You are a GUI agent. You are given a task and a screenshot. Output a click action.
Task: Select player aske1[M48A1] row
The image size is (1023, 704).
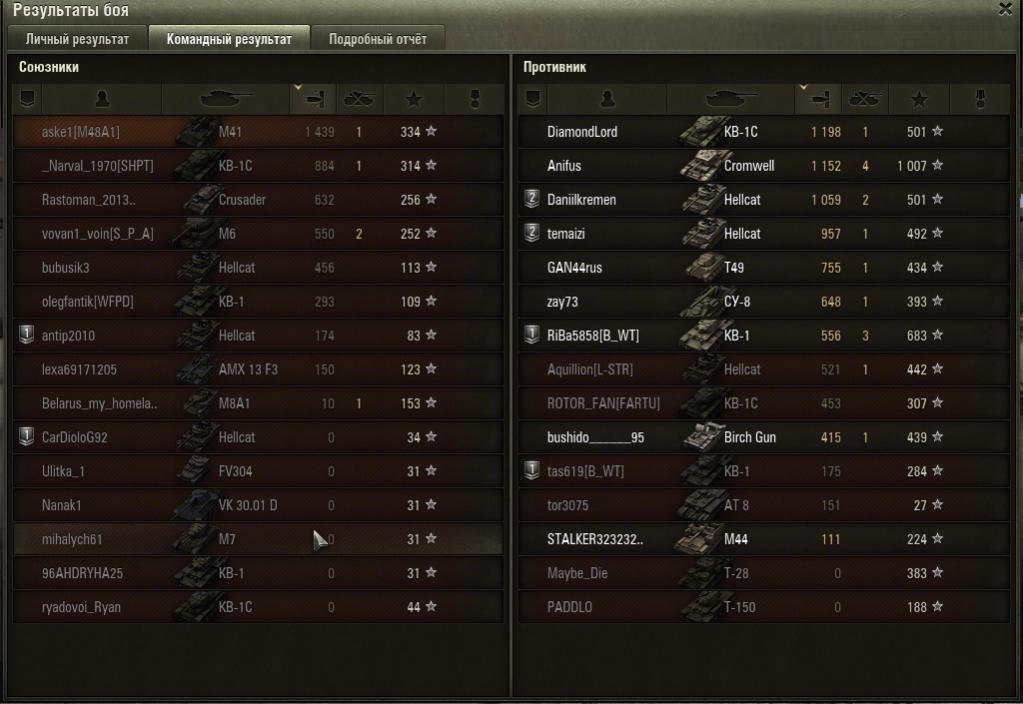(257, 132)
